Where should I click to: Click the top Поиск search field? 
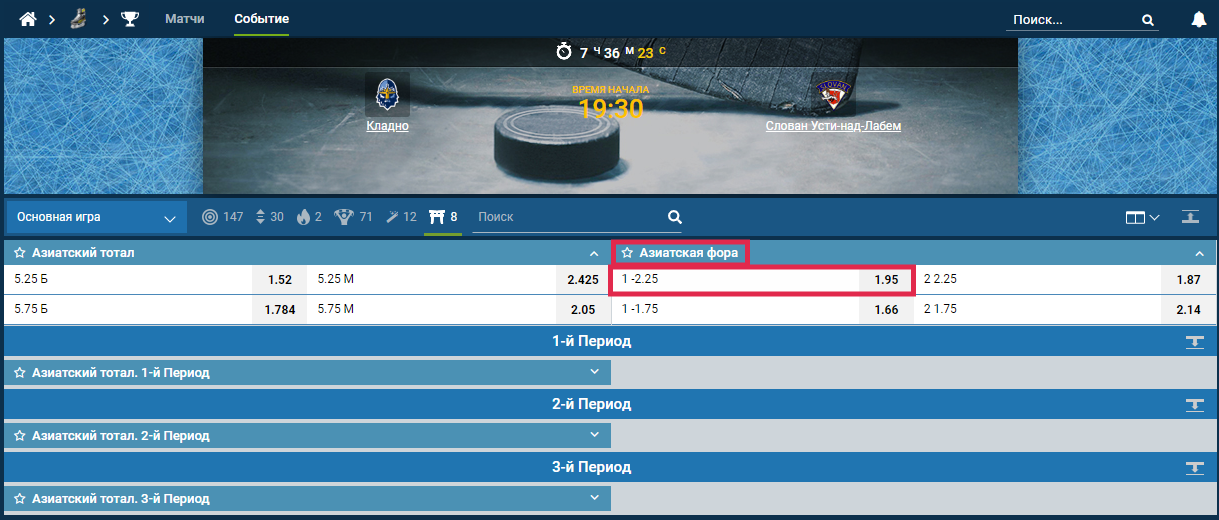[1074, 19]
